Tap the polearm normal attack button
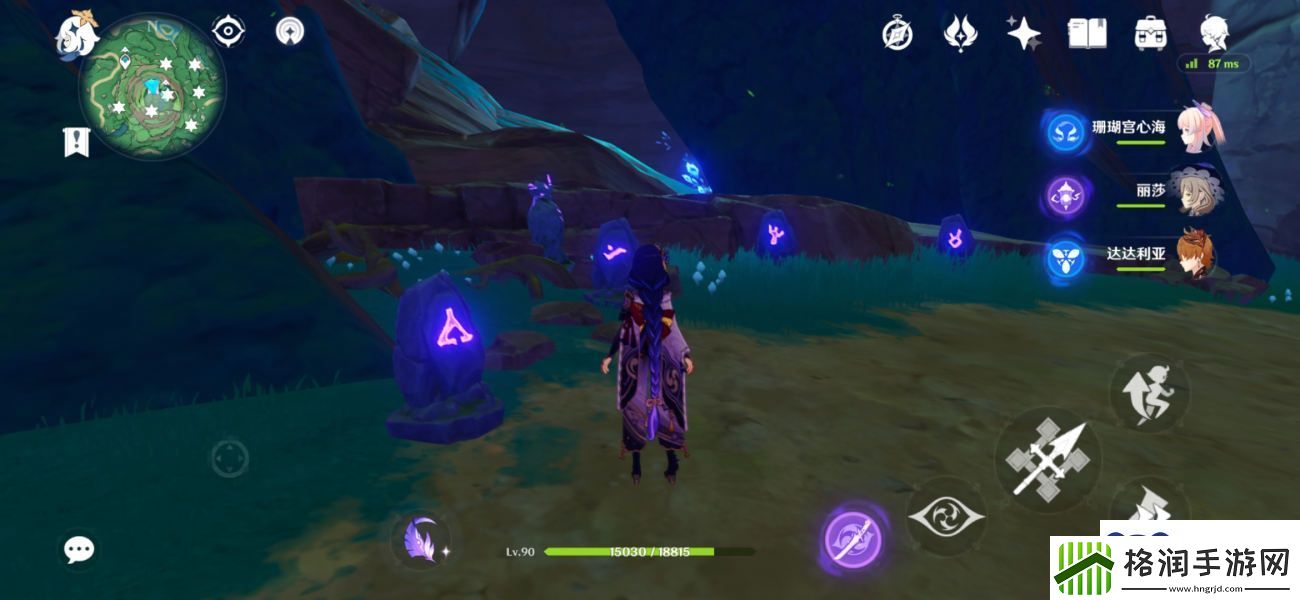 tap(1047, 461)
